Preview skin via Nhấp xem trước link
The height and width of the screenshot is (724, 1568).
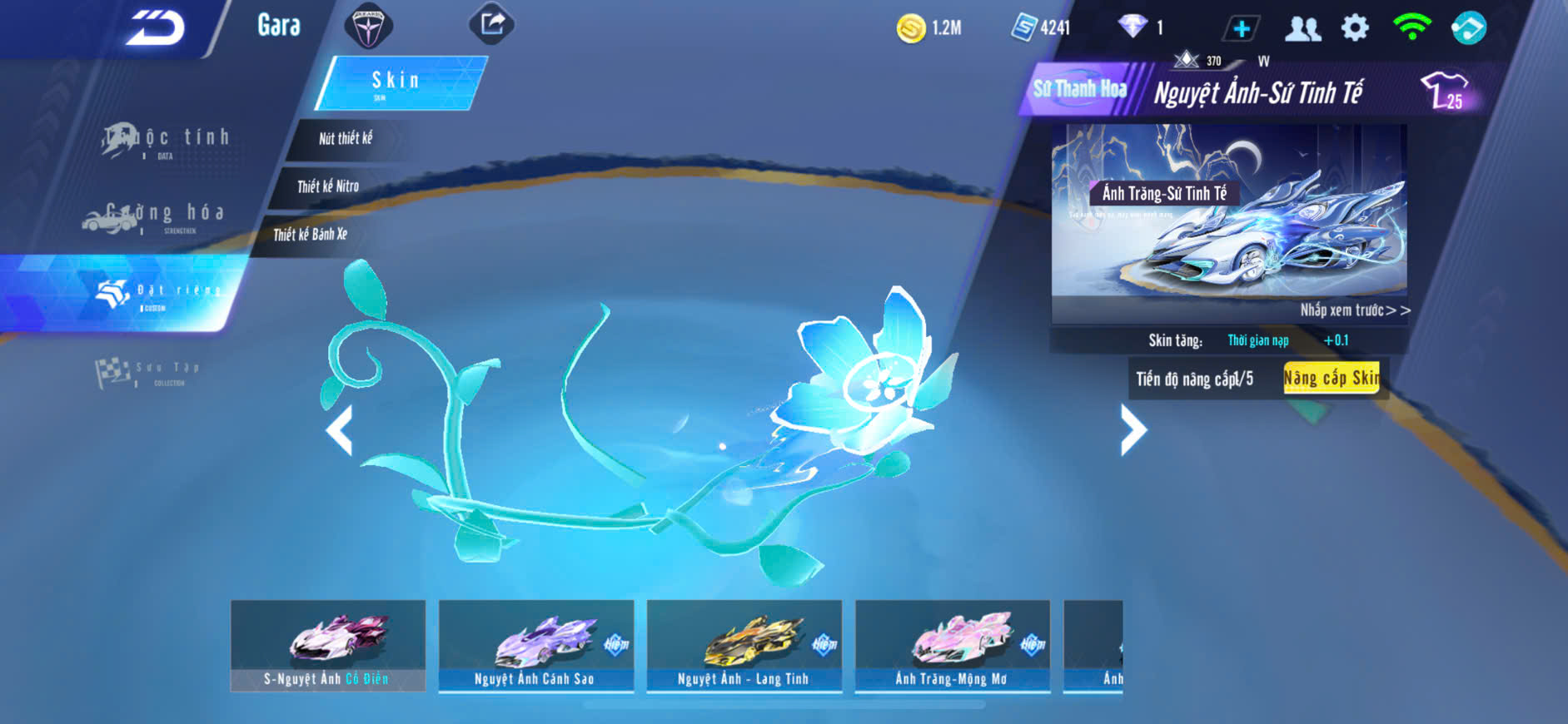coord(1355,310)
